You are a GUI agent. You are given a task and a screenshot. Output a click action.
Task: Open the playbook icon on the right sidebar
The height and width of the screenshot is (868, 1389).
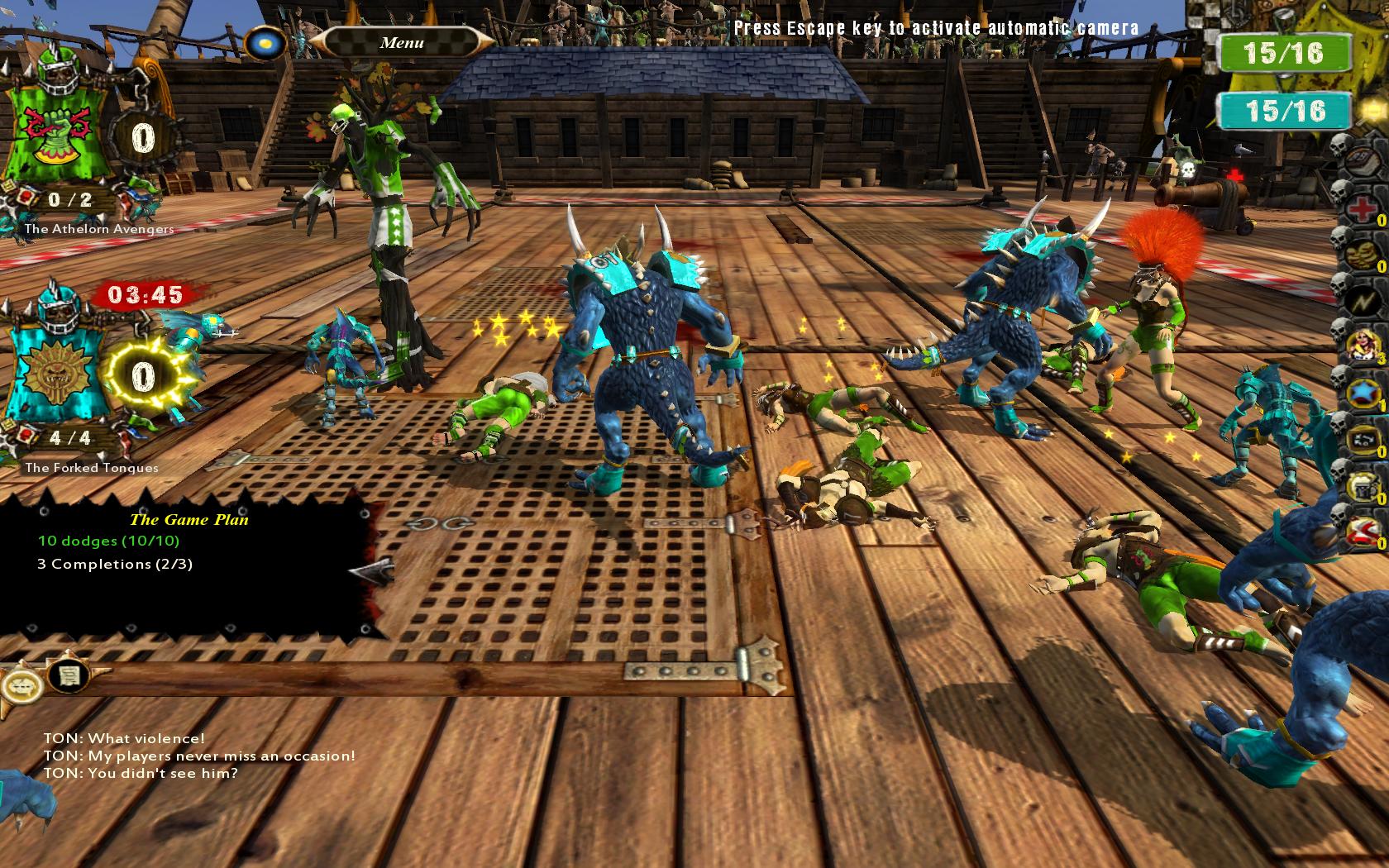pos(1362,160)
